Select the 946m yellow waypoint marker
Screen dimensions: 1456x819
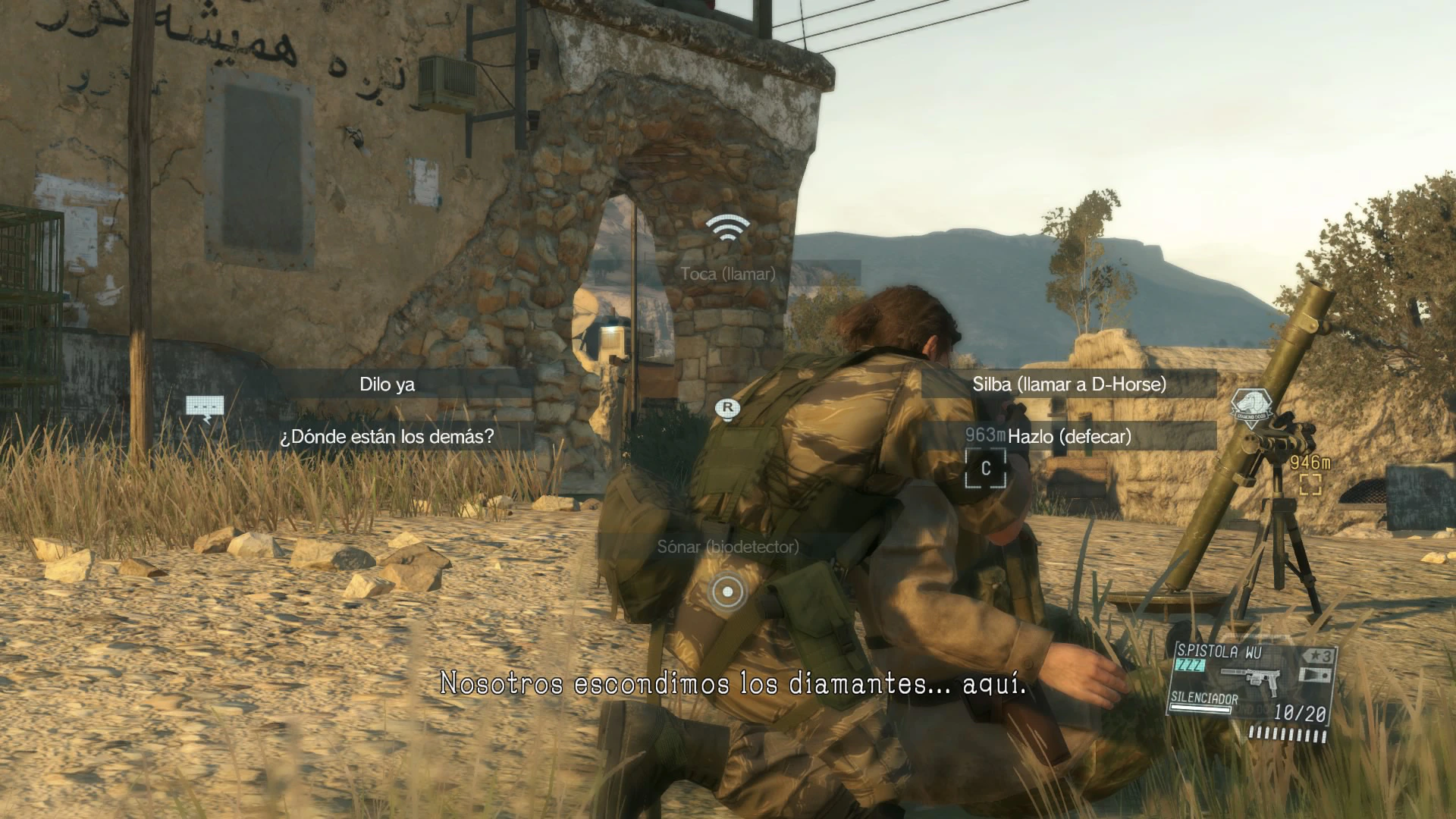(x=1310, y=484)
